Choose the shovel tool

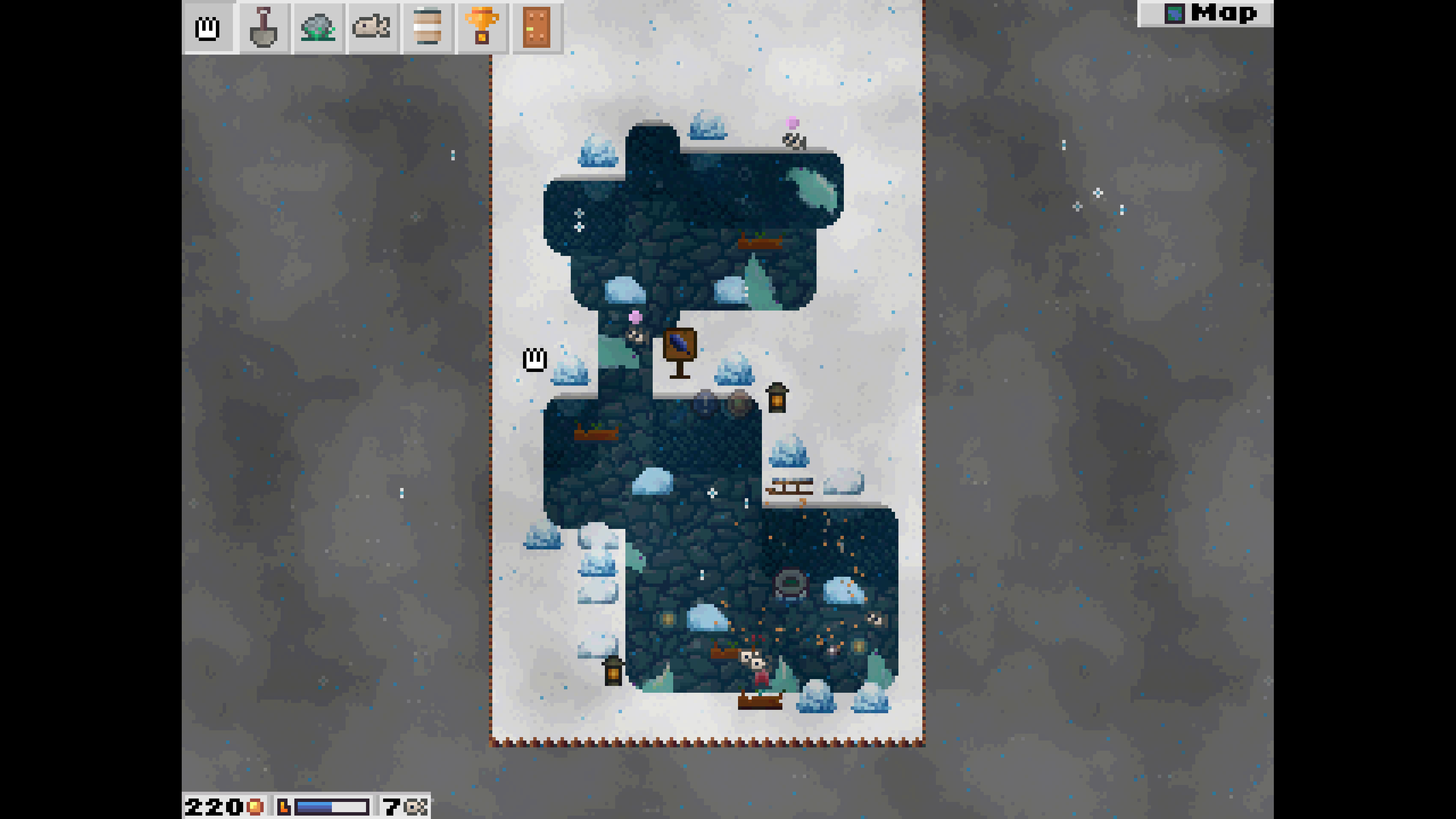[x=263, y=27]
